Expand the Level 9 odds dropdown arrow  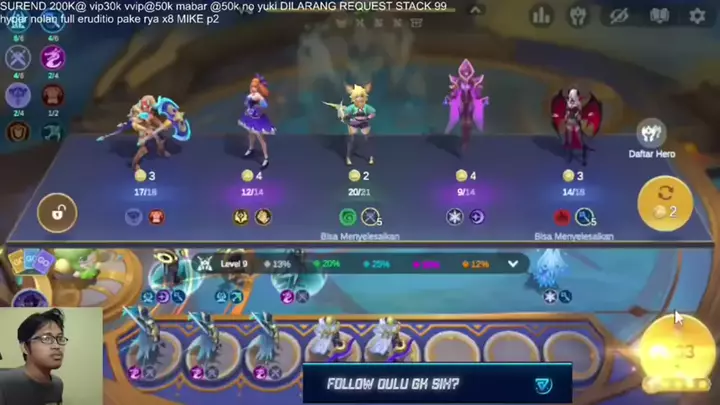pyautogui.click(x=514, y=264)
